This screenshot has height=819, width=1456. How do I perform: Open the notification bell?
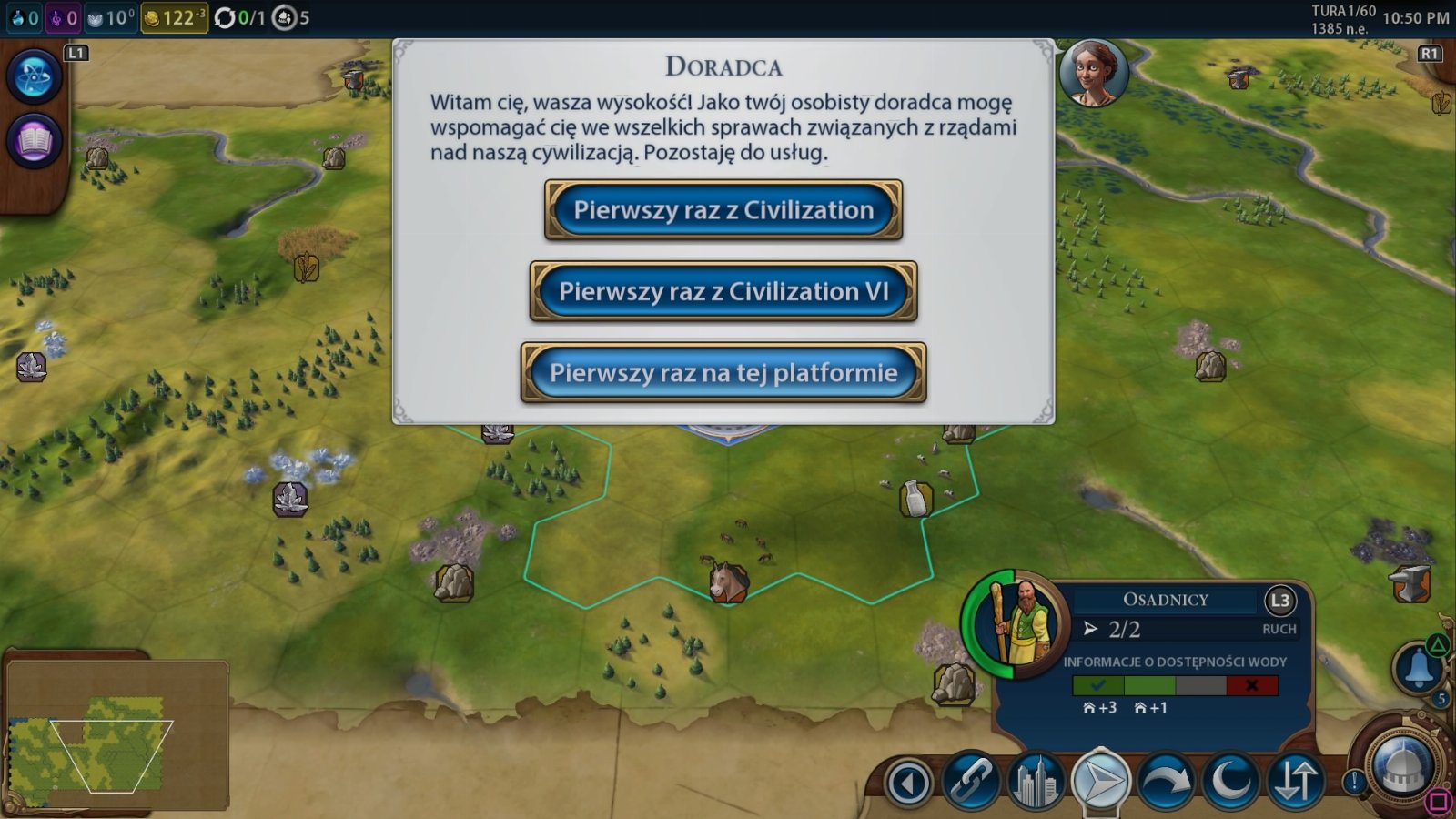point(1419,669)
